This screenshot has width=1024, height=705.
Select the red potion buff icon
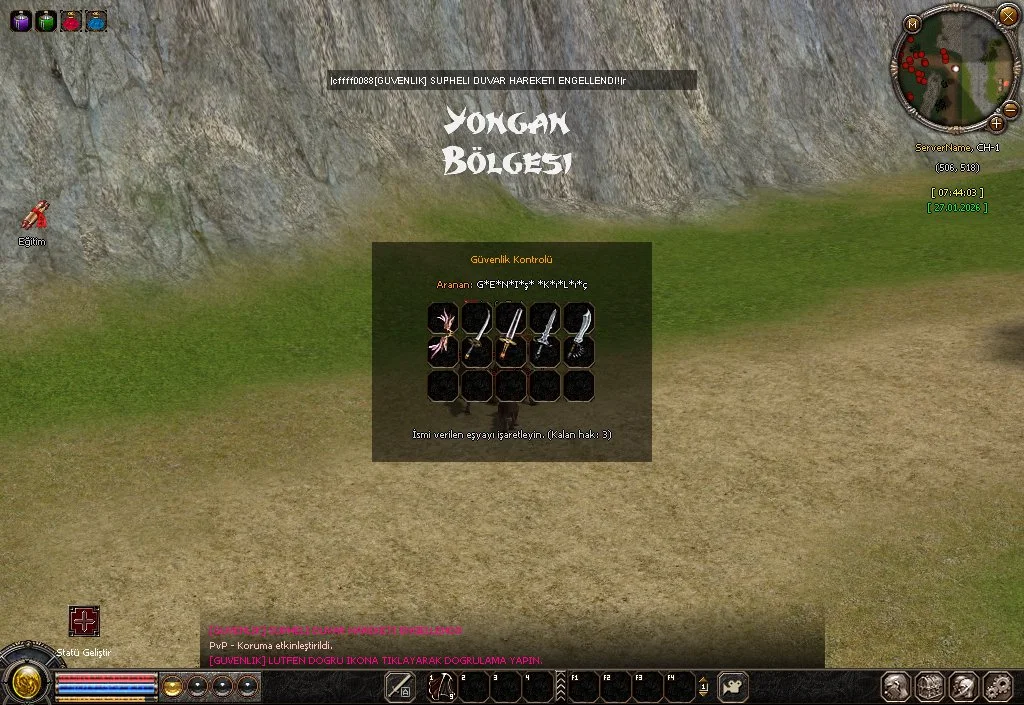pyautogui.click(x=71, y=20)
